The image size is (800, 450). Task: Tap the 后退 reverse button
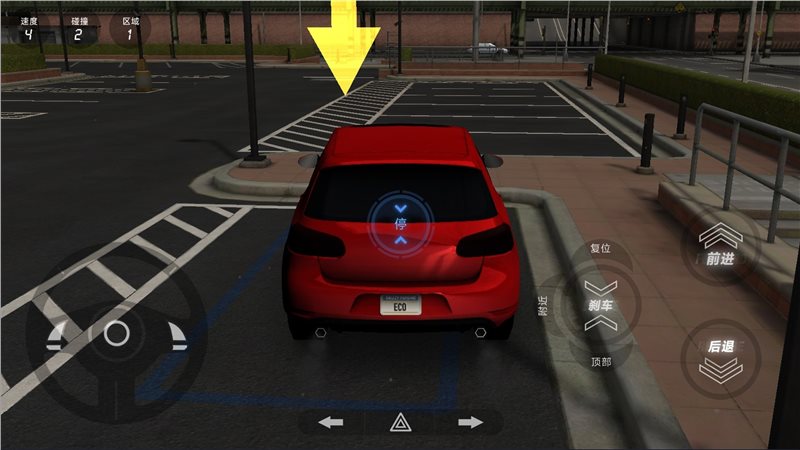point(720,356)
